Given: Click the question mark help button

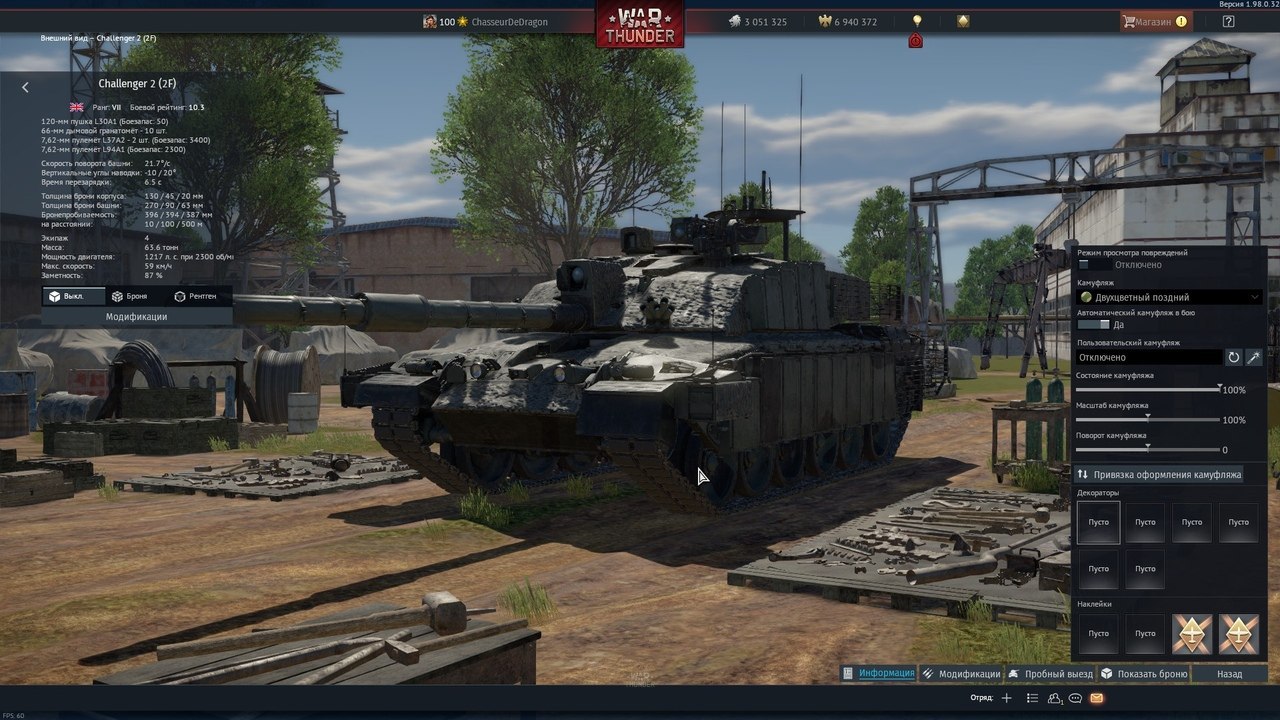Looking at the screenshot, I should (1228, 21).
